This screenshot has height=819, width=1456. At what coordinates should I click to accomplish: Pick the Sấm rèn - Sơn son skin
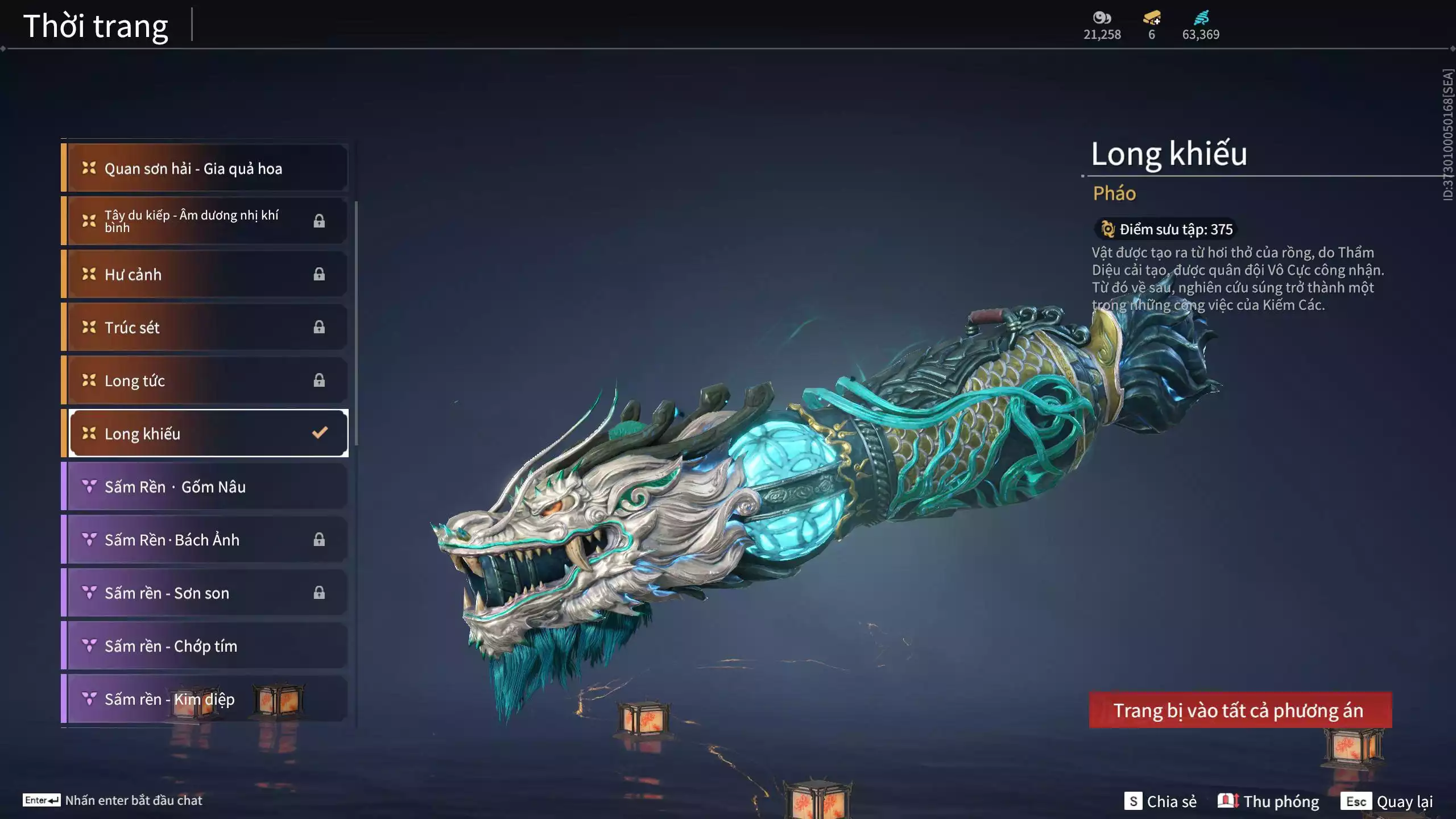(205, 593)
